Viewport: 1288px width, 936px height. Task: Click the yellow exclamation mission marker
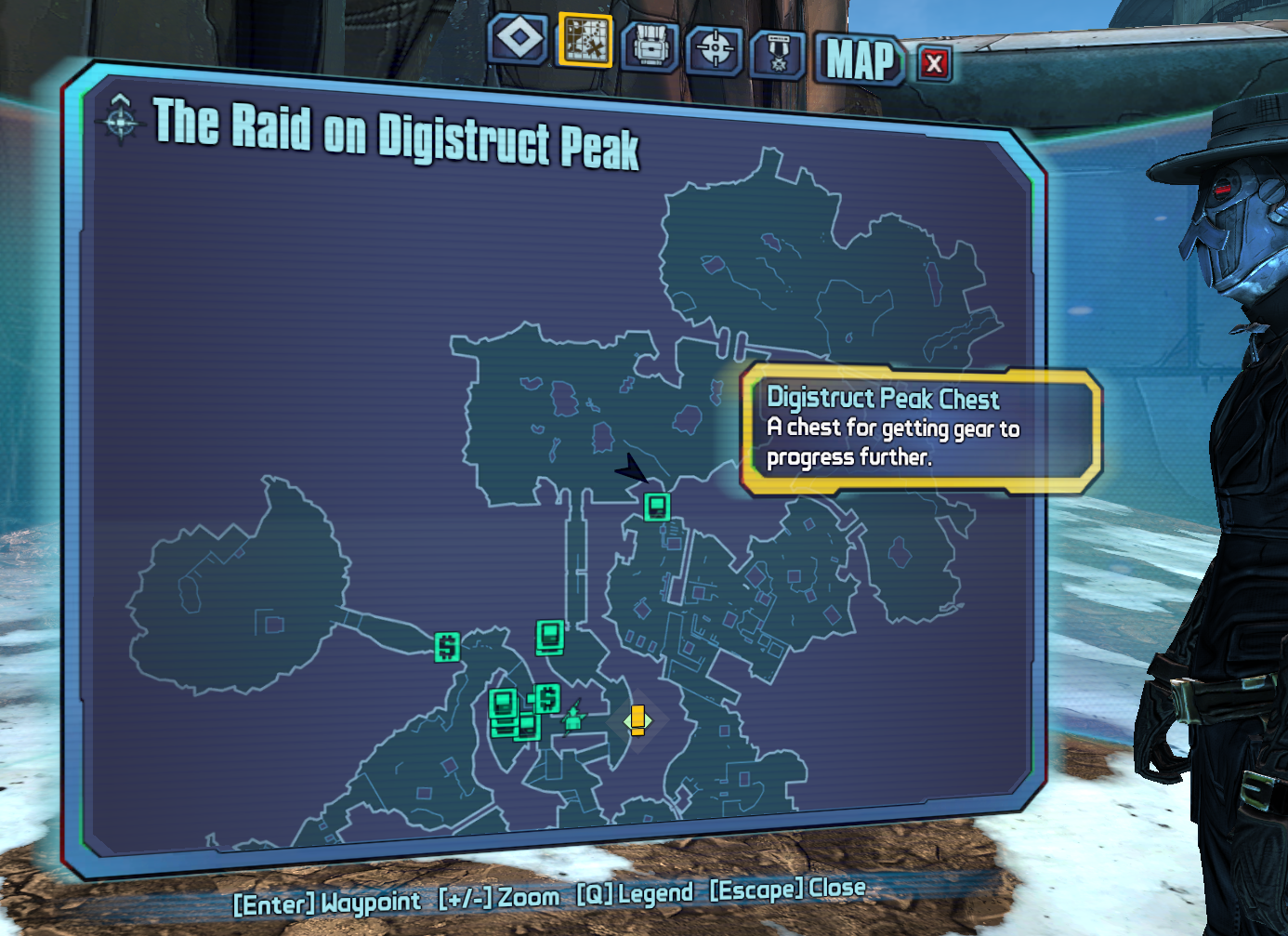click(x=637, y=720)
